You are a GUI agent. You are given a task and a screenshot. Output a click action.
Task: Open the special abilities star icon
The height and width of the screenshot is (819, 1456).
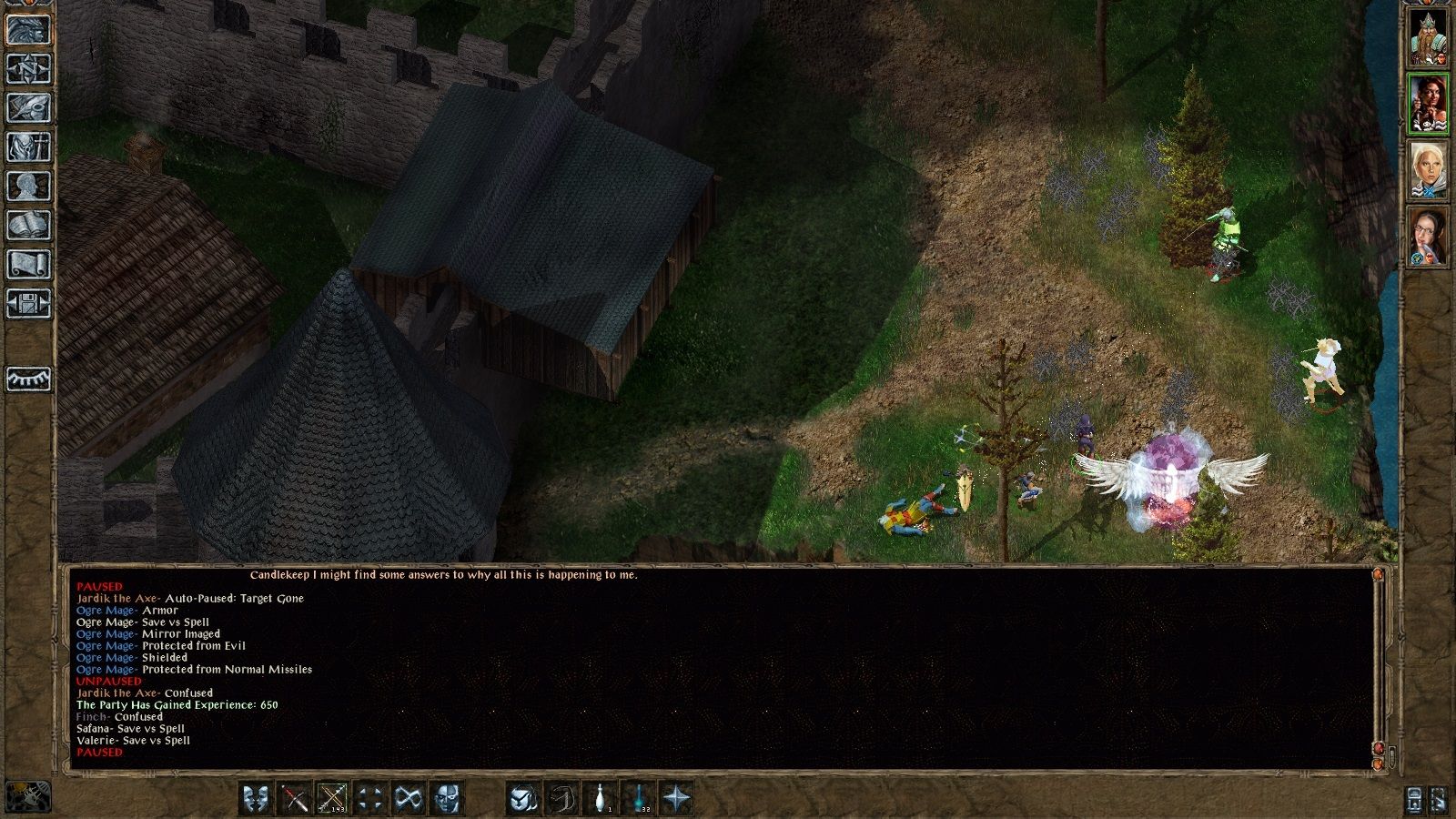(676, 798)
